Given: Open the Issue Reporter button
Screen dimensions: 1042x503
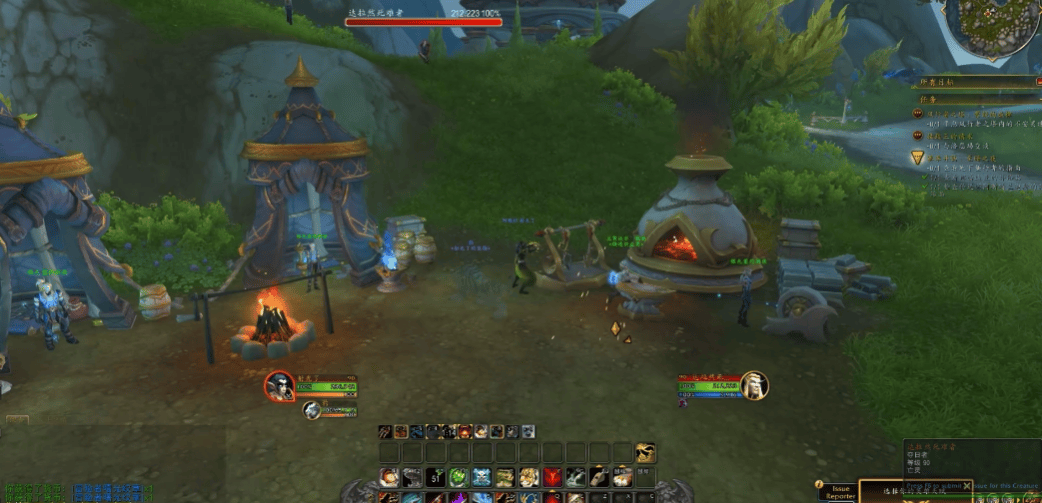Looking at the screenshot, I should click(840, 492).
